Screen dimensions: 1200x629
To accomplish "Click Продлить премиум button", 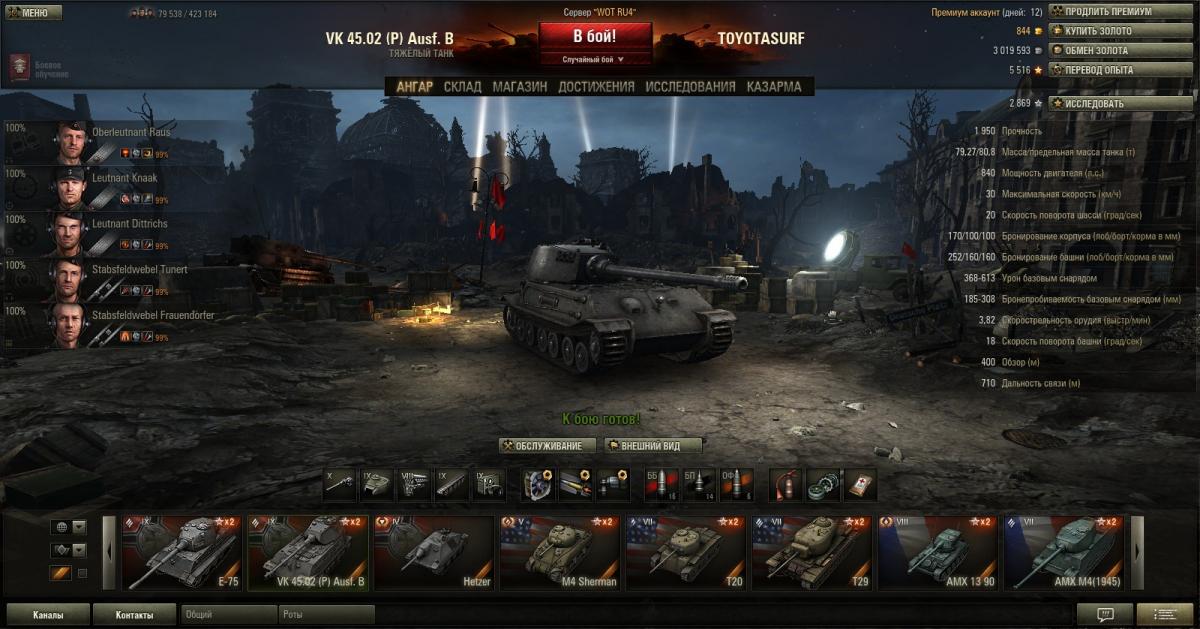I will pos(1120,12).
